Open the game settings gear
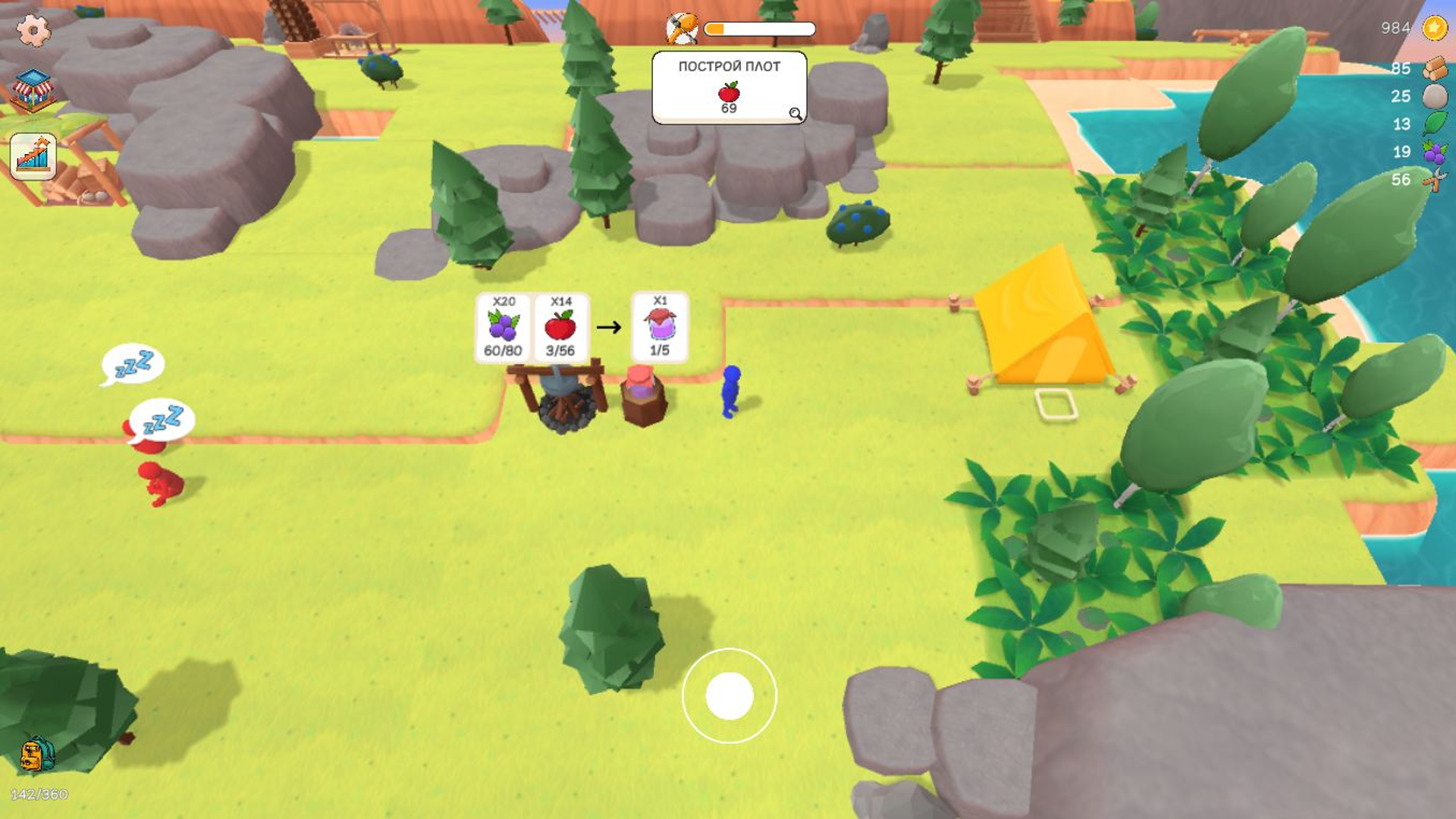1456x819 pixels. [x=32, y=30]
